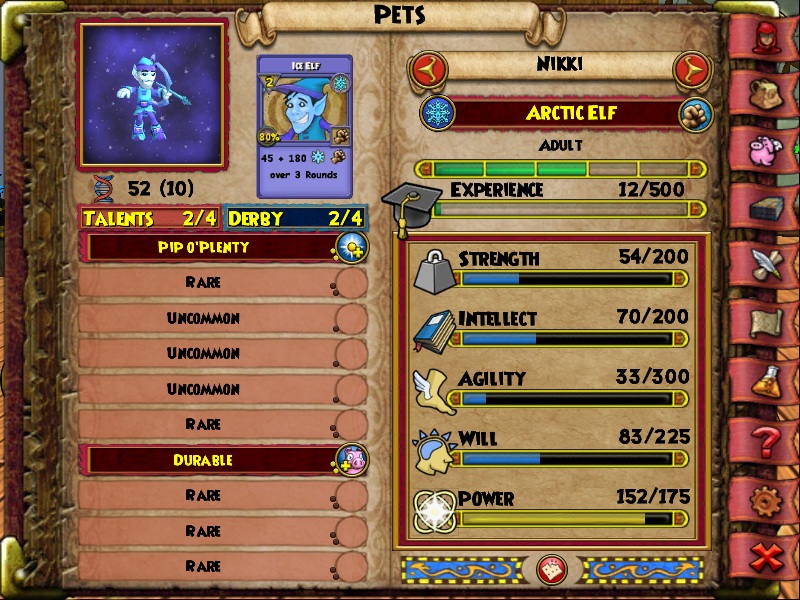
Task: Open the map scroll tab
Action: (x=767, y=322)
